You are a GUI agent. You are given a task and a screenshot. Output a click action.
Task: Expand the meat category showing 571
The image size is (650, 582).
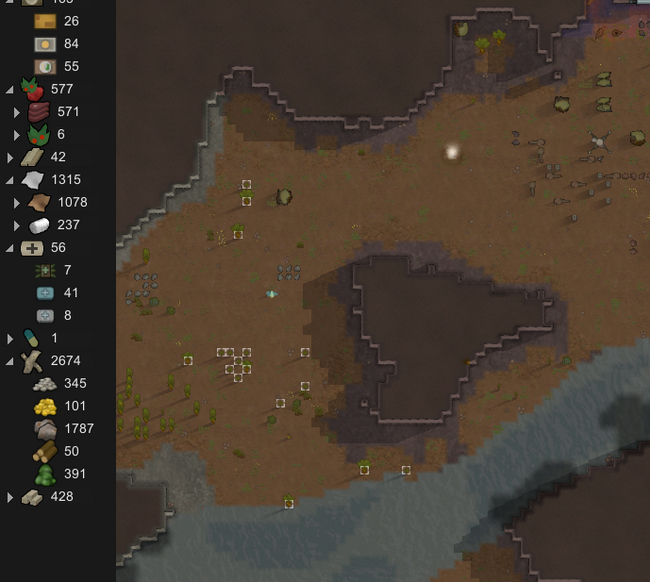tap(17, 112)
